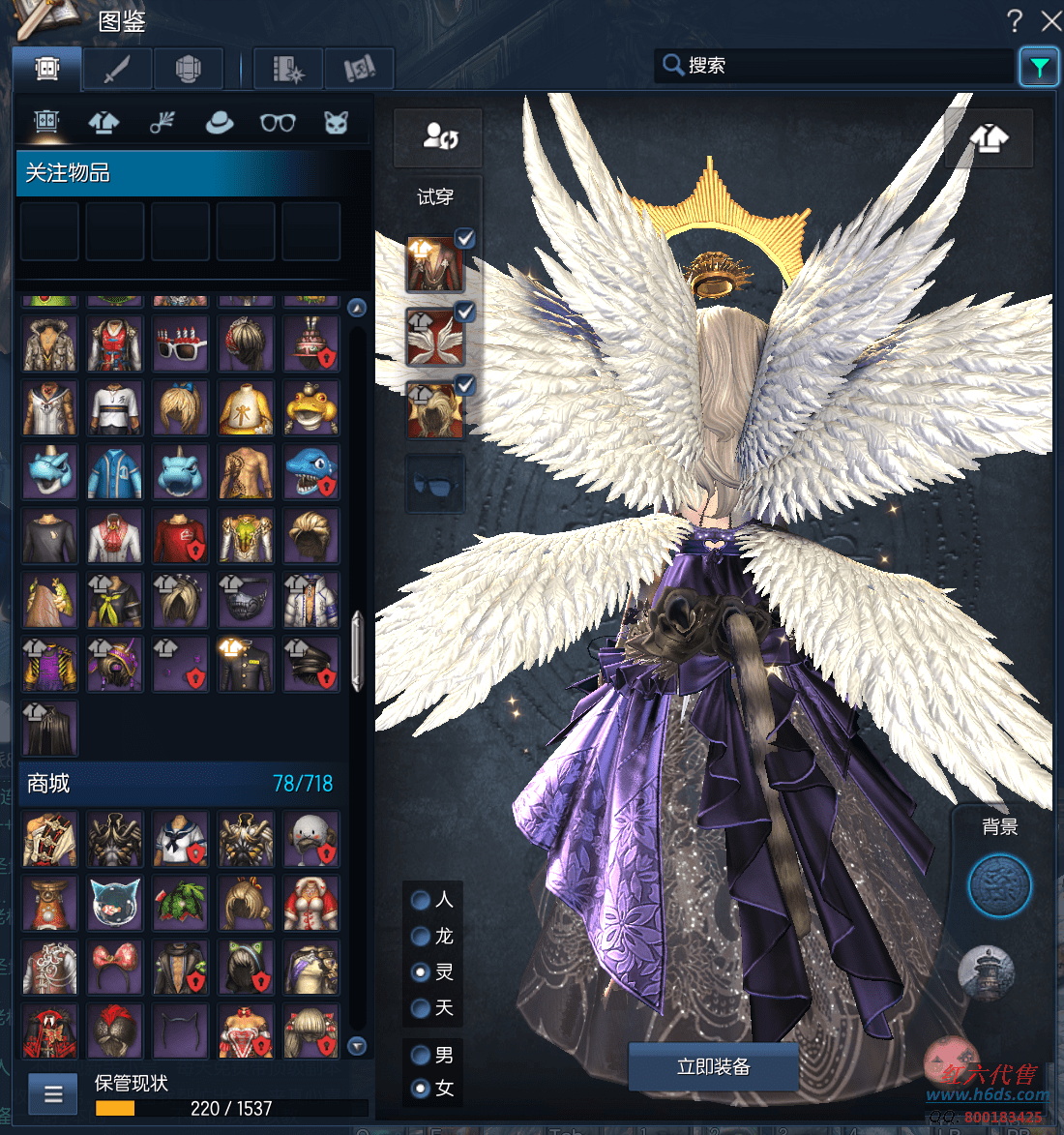
Task: Click the 立即装备 equip now button
Action: [714, 1066]
